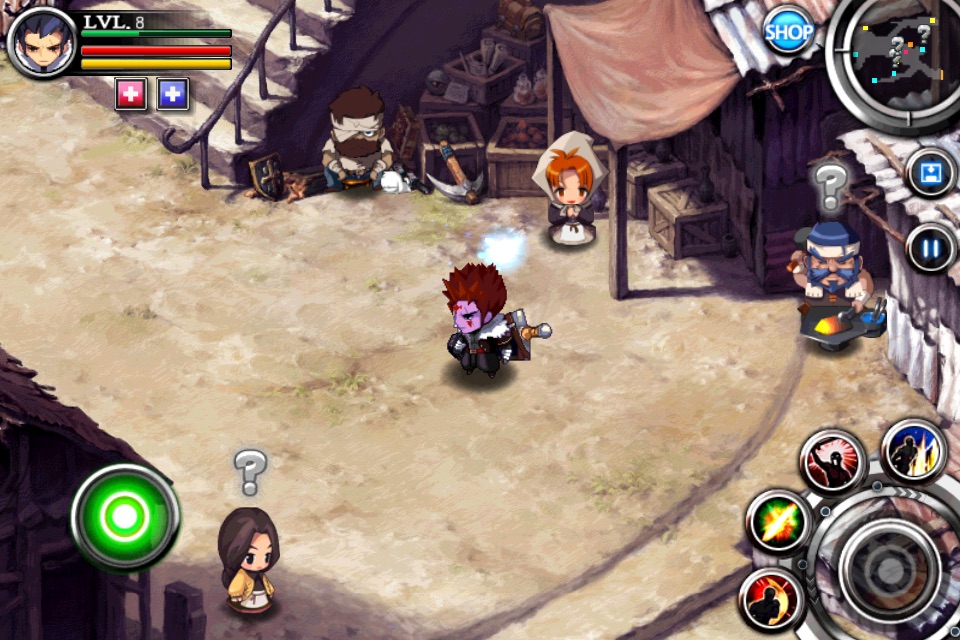Screen dimensions: 960x640
Task: Activate the red raised-fist skill
Action: (x=832, y=461)
